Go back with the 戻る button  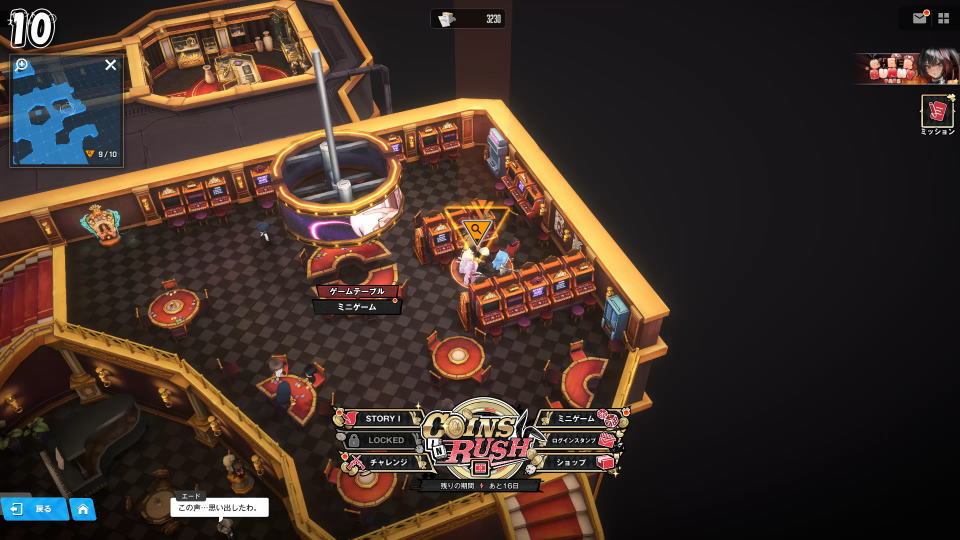(33, 509)
